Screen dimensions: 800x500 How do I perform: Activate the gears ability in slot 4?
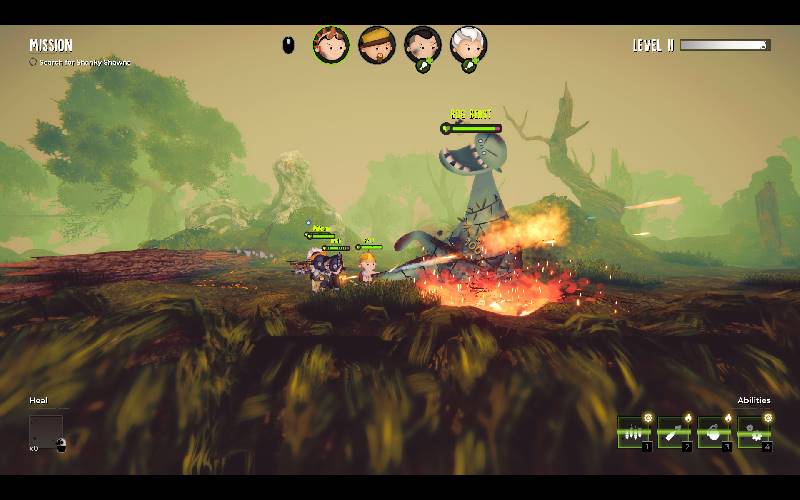753,432
